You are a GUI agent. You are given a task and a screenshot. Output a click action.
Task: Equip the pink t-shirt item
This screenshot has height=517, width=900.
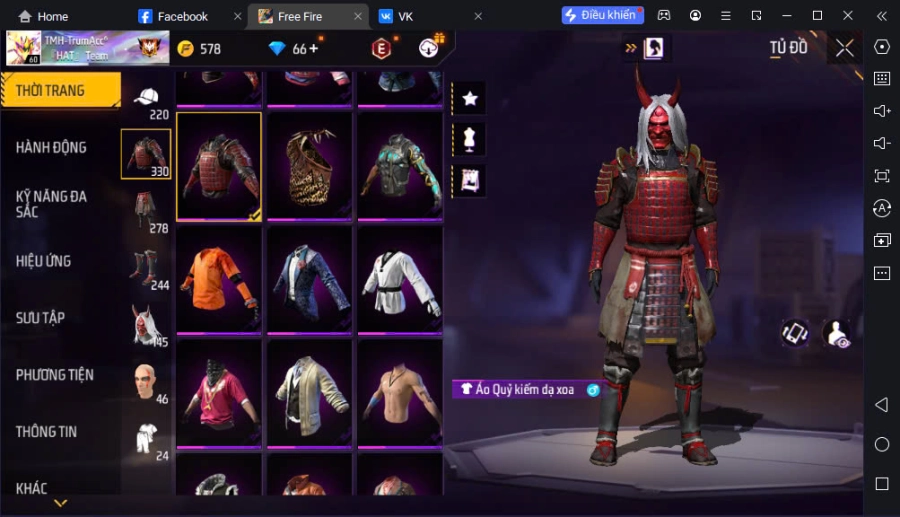coord(219,393)
